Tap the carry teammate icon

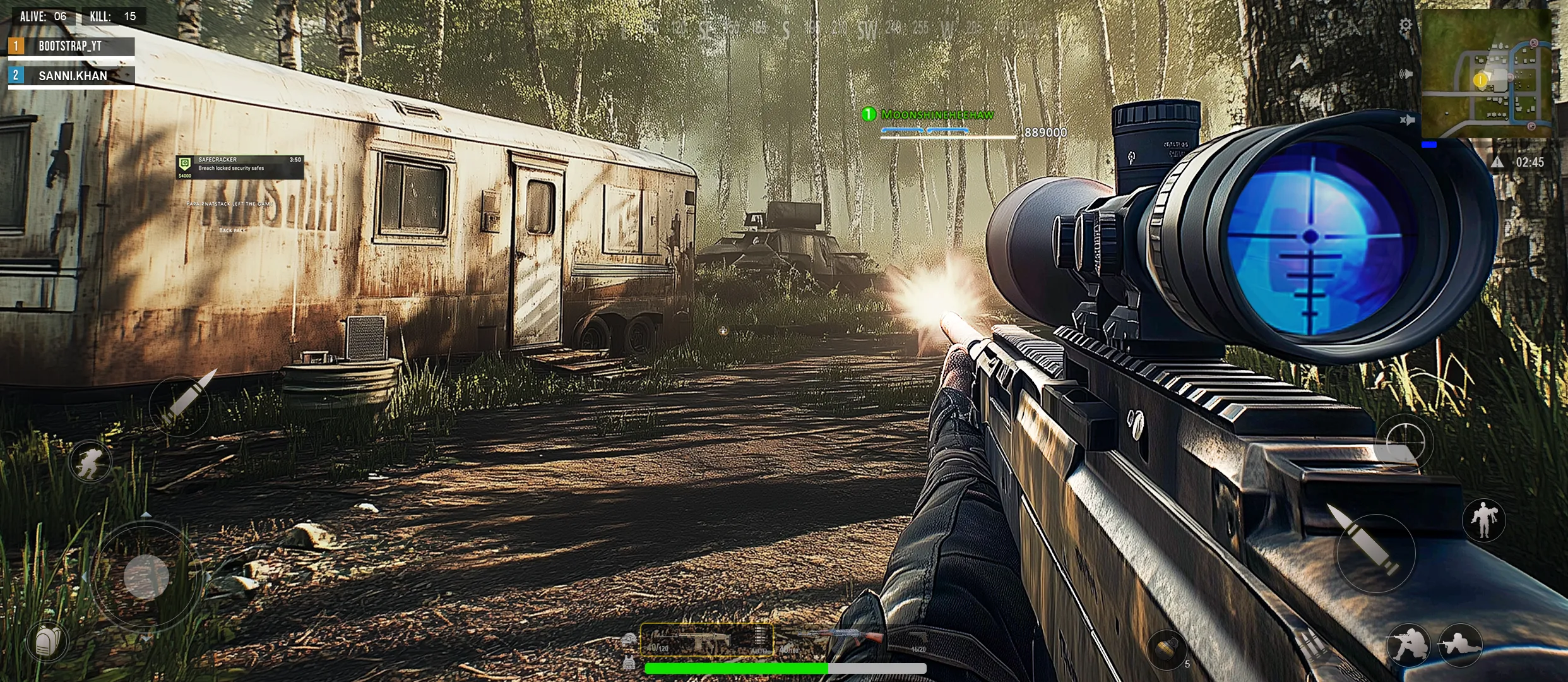pyautogui.click(x=1483, y=520)
